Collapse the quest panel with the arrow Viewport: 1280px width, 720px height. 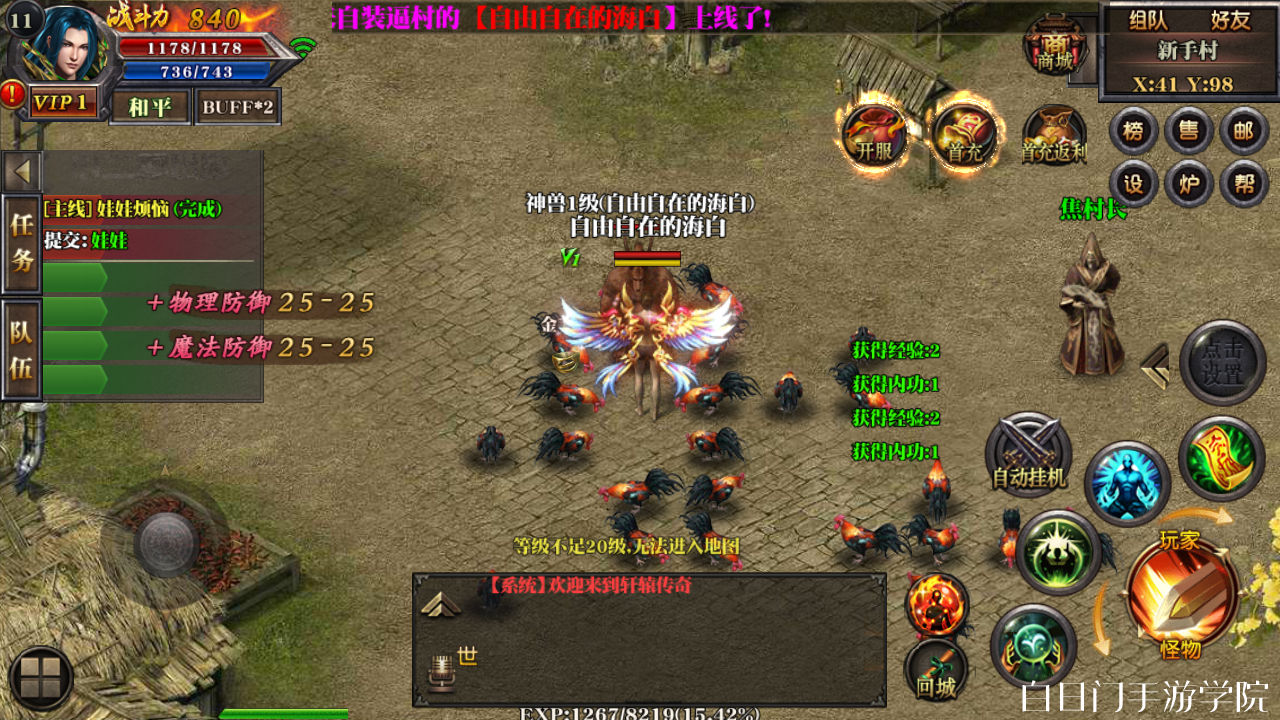21,171
